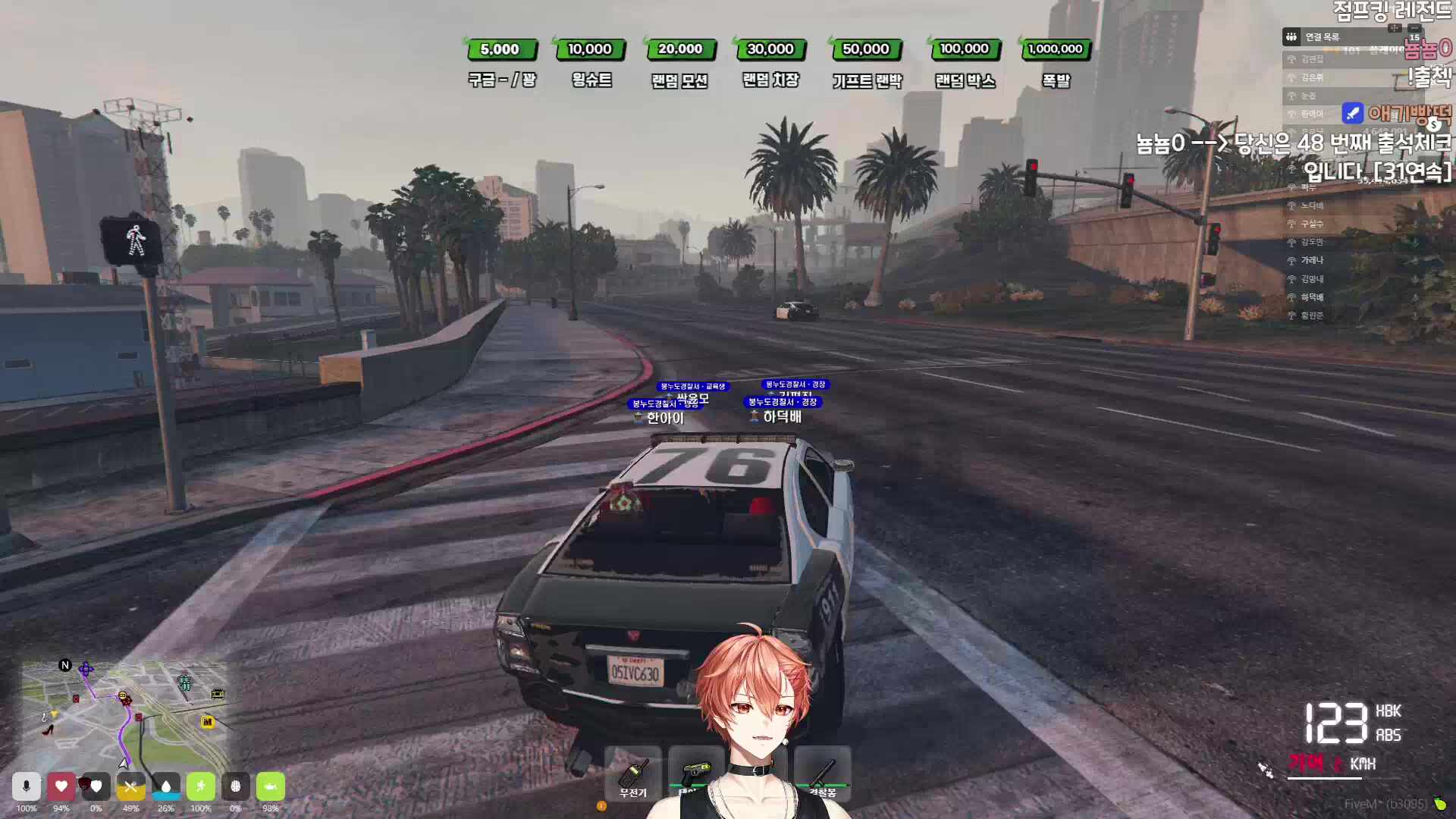Image resolution: width=1456 pixels, height=819 pixels.
Task: Toggle the microphone voice status icon
Action: click(x=27, y=786)
